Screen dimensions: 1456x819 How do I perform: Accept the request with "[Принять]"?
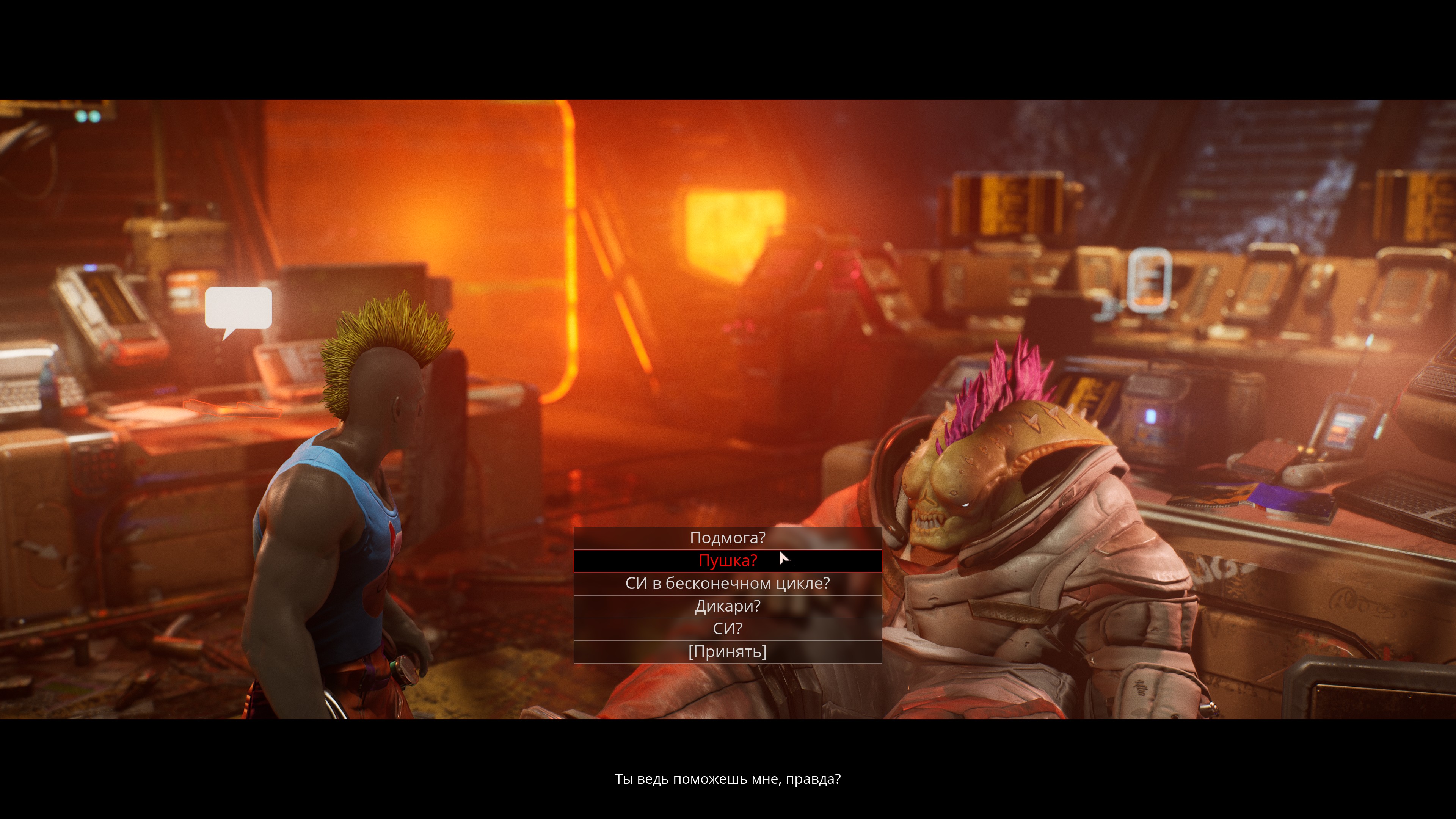tap(728, 652)
